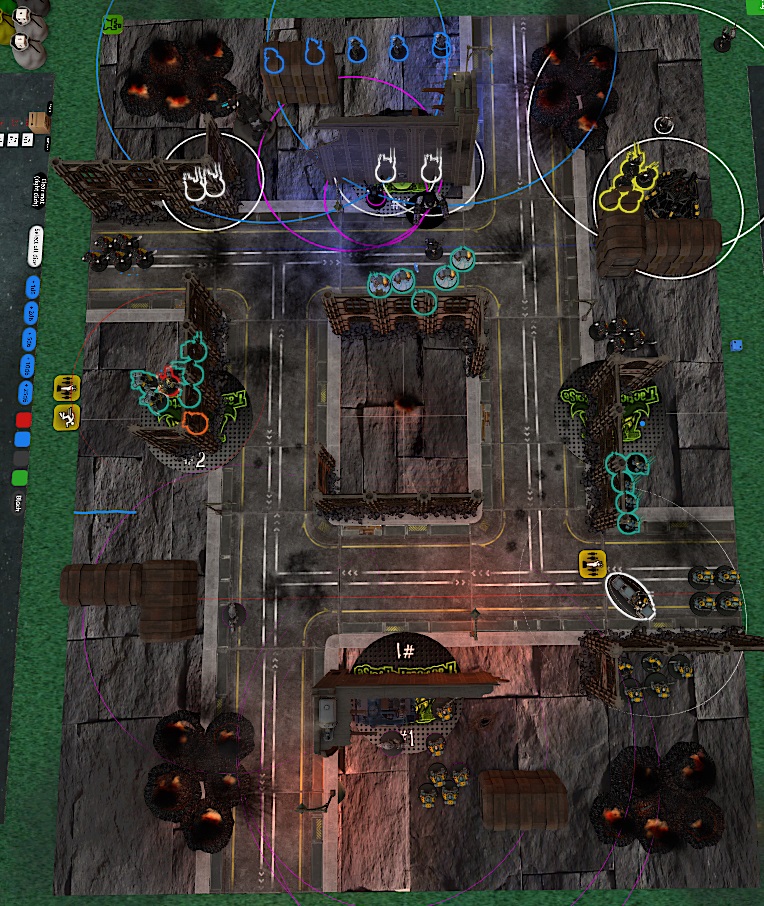The height and width of the screenshot is (906, 764).
Task: Add two dice using the +2d6 button
Action: [x=32, y=315]
